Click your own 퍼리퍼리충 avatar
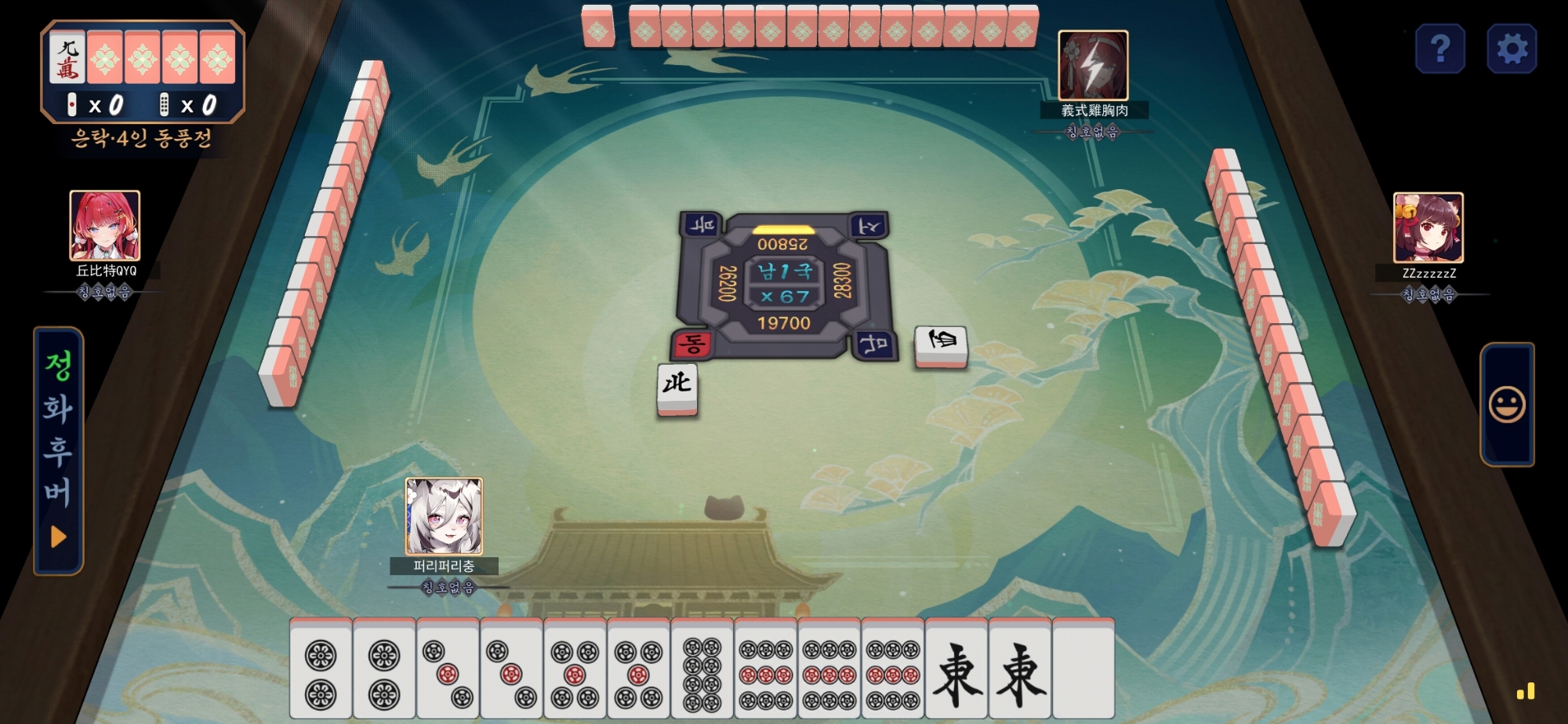 click(444, 516)
